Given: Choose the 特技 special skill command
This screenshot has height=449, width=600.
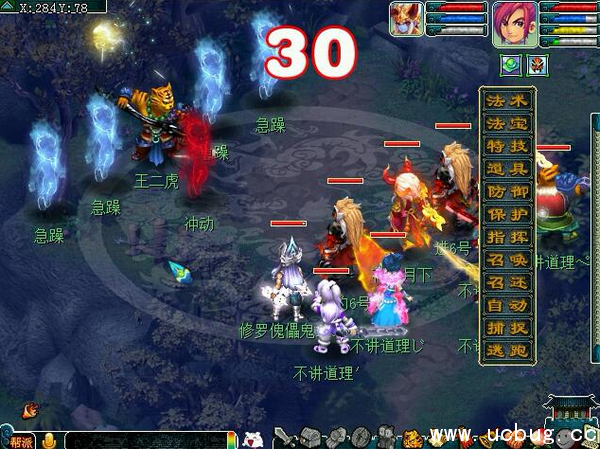Looking at the screenshot, I should tap(508, 147).
